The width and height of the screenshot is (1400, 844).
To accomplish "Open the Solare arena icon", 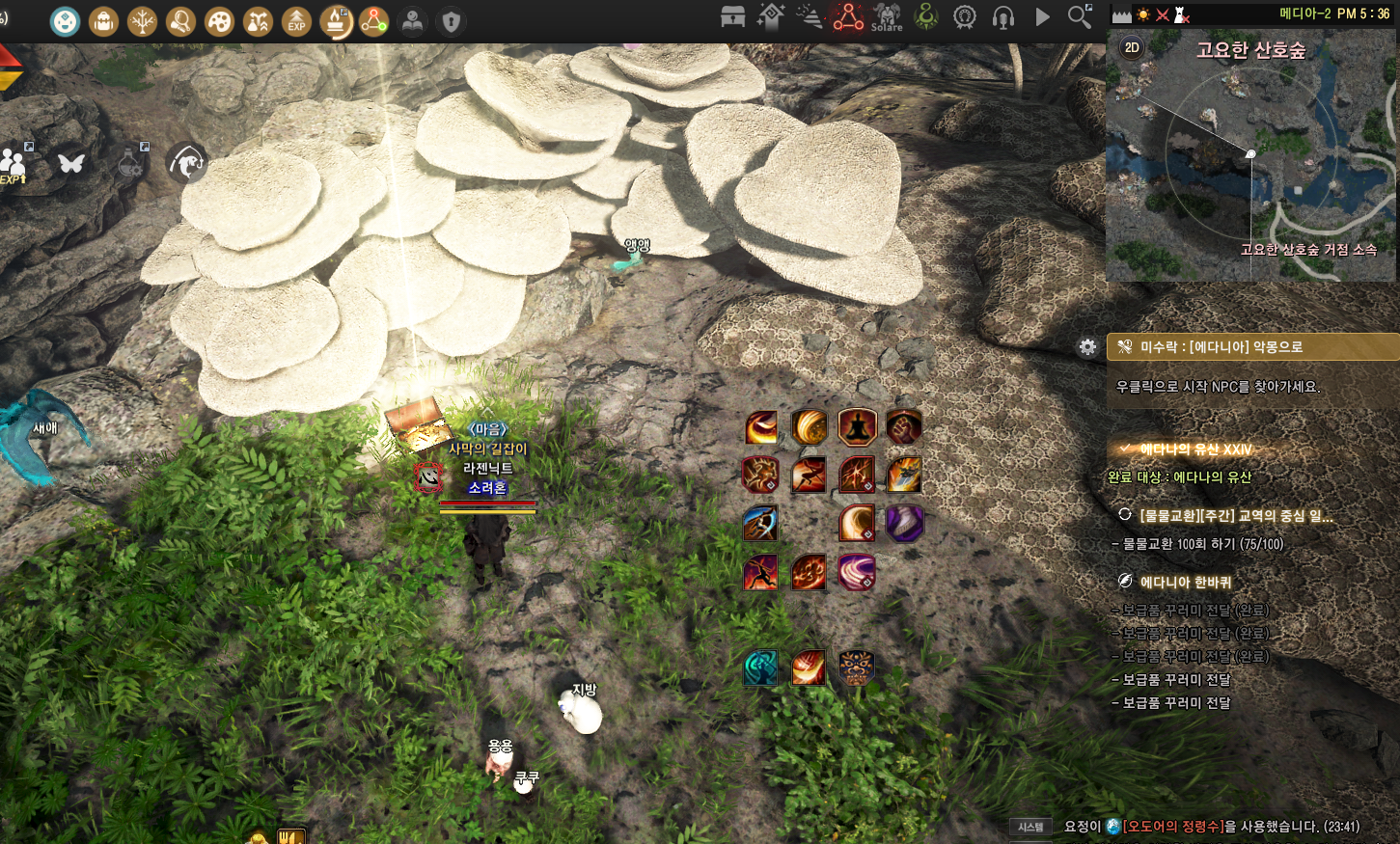I will tap(887, 16).
